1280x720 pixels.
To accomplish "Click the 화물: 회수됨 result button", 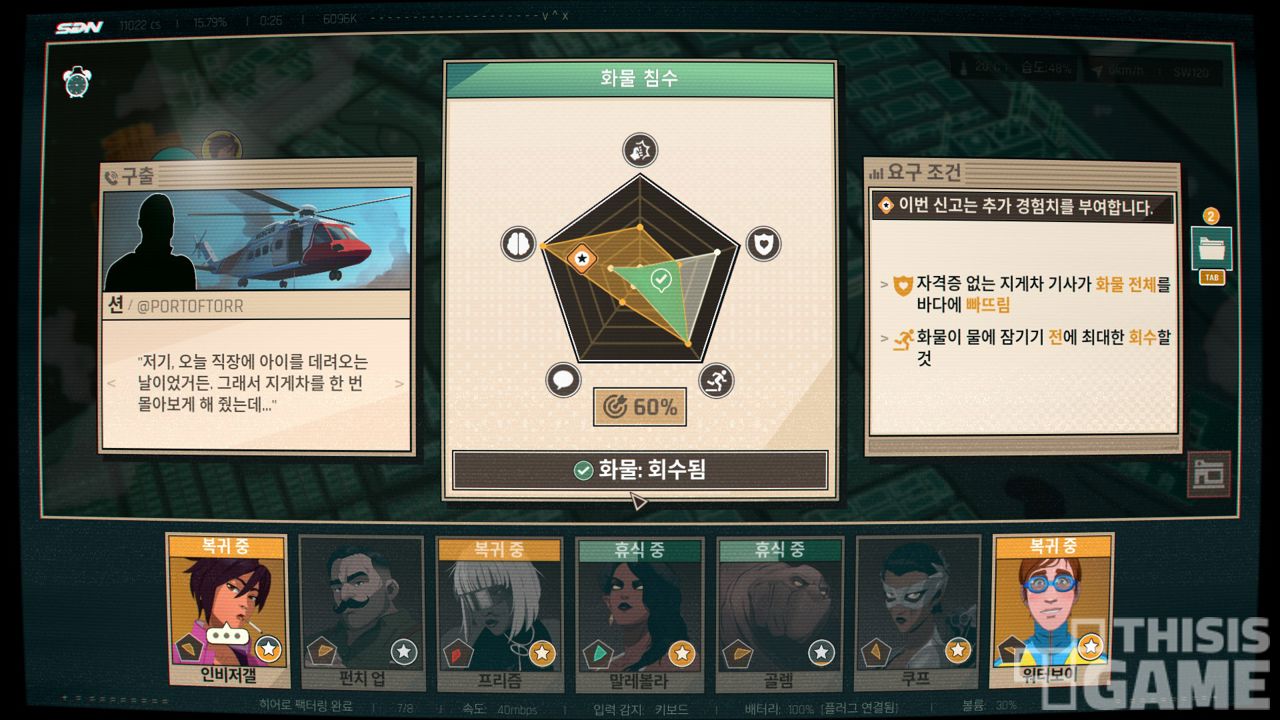I will [x=640, y=470].
